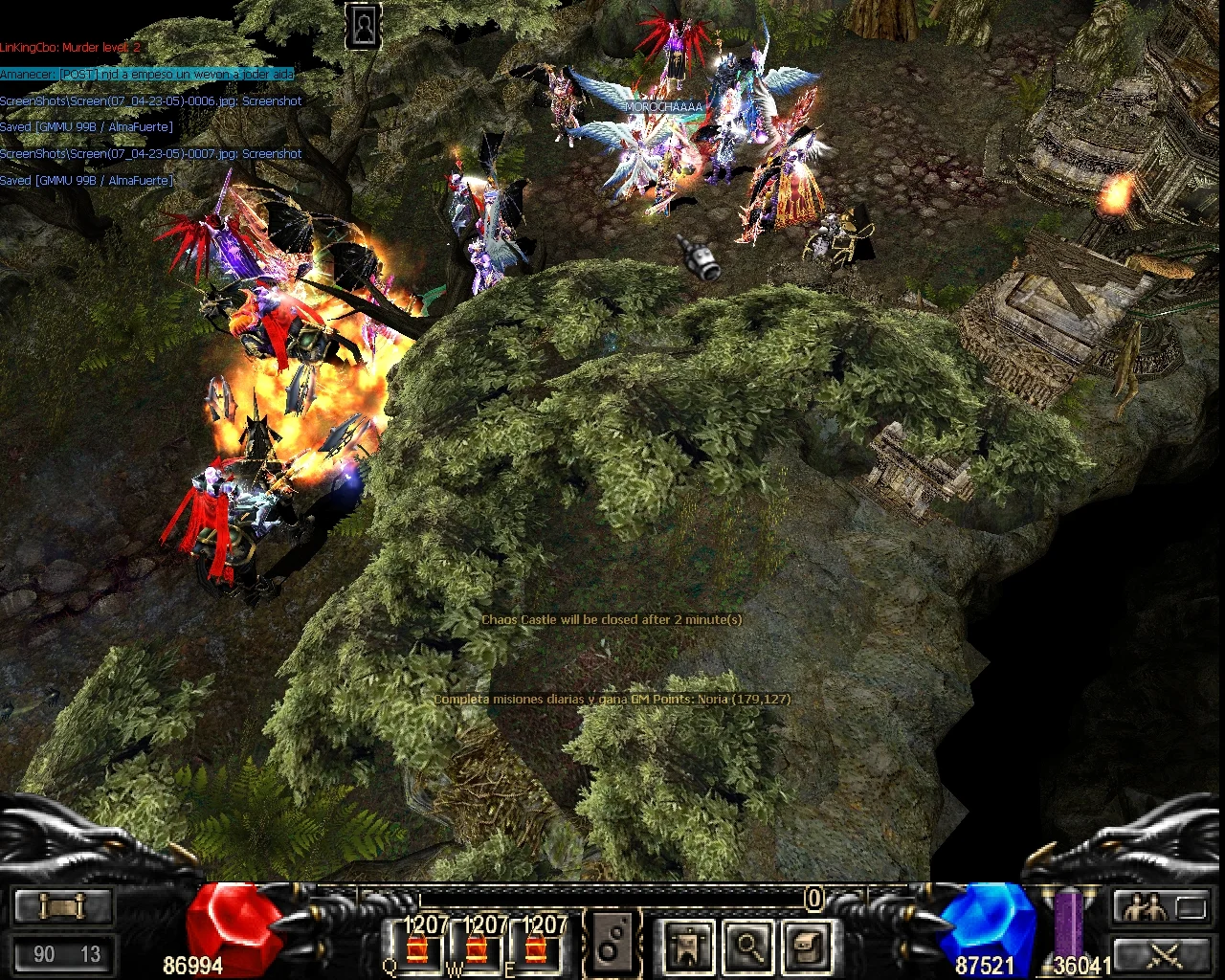Use the potion in the Q slot
1225x980 pixels.
[417, 948]
